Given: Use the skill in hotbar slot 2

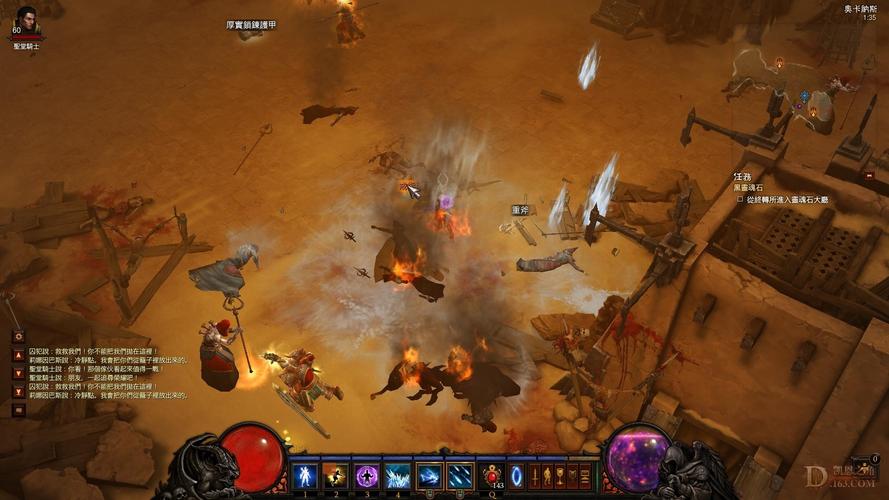Looking at the screenshot, I should (335, 476).
